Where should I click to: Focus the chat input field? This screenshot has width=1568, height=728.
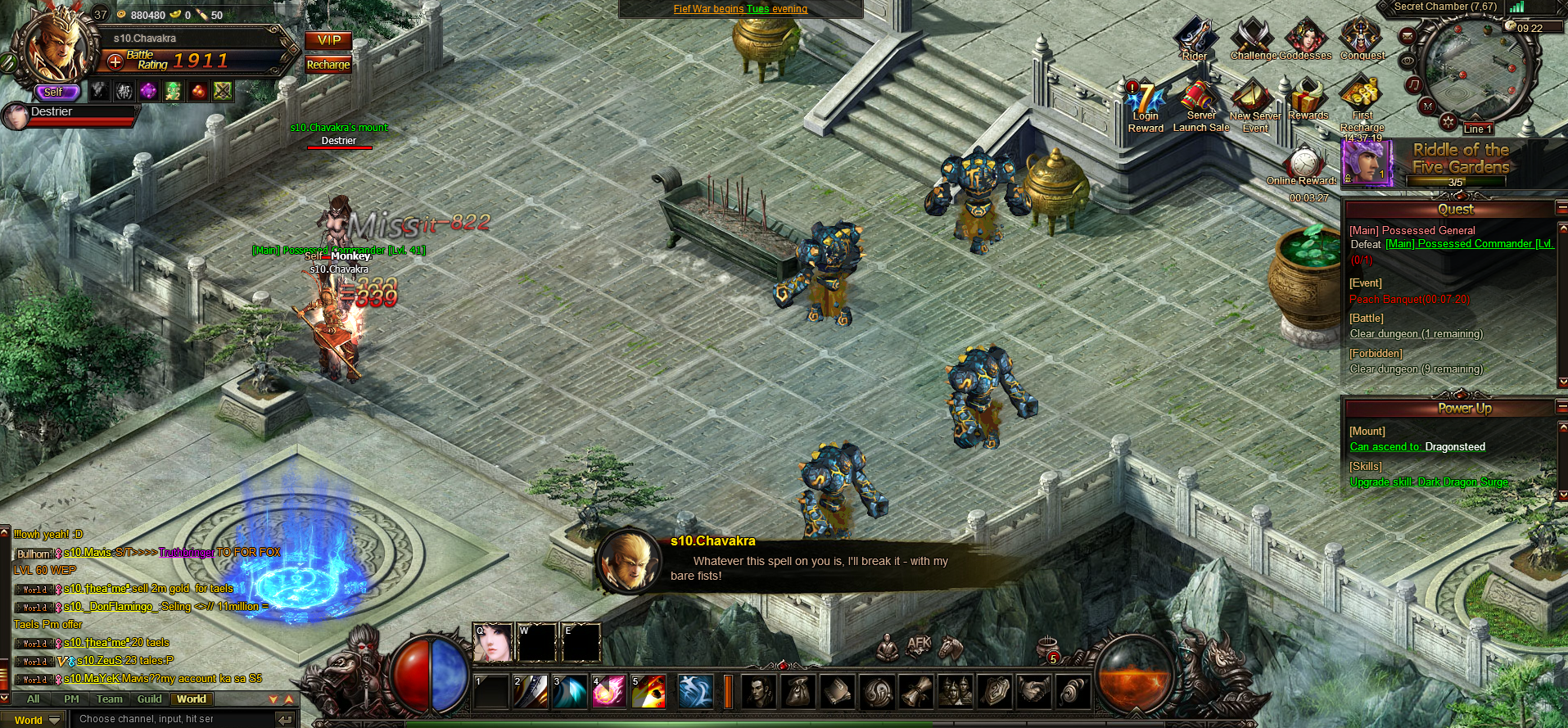click(170, 719)
